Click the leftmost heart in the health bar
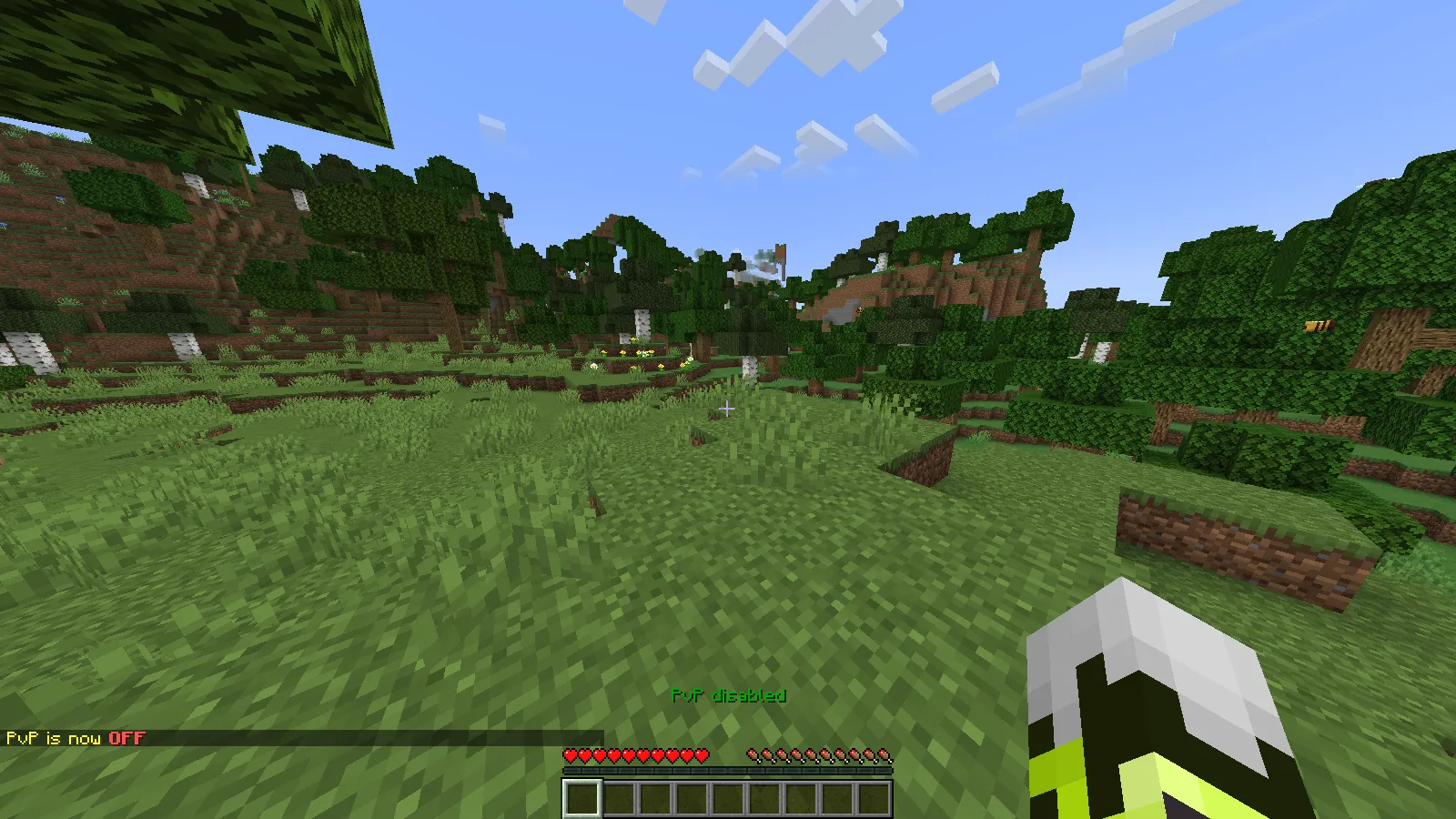The width and height of the screenshot is (1456, 819). pyautogui.click(x=571, y=755)
